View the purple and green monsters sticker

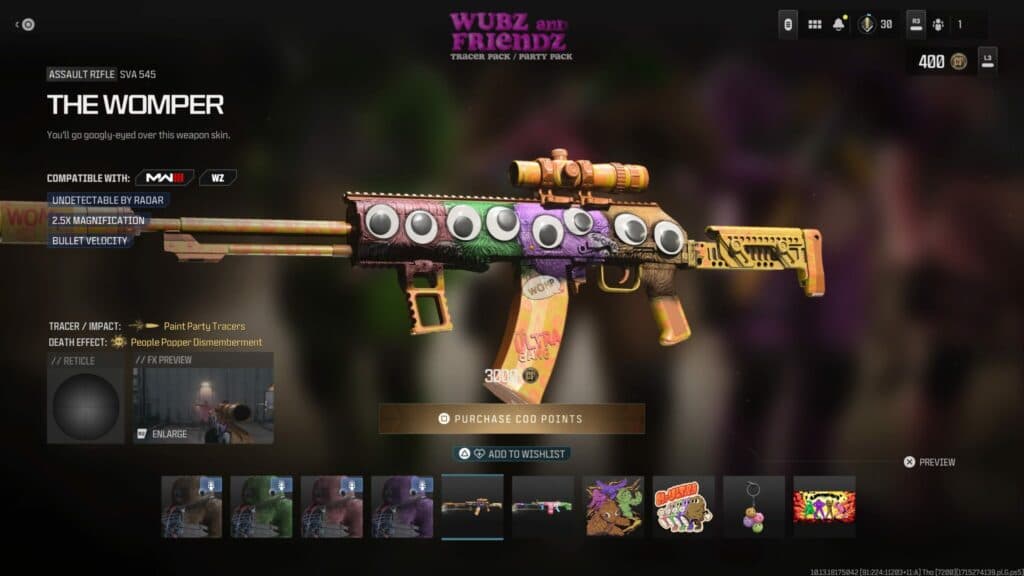pos(614,506)
